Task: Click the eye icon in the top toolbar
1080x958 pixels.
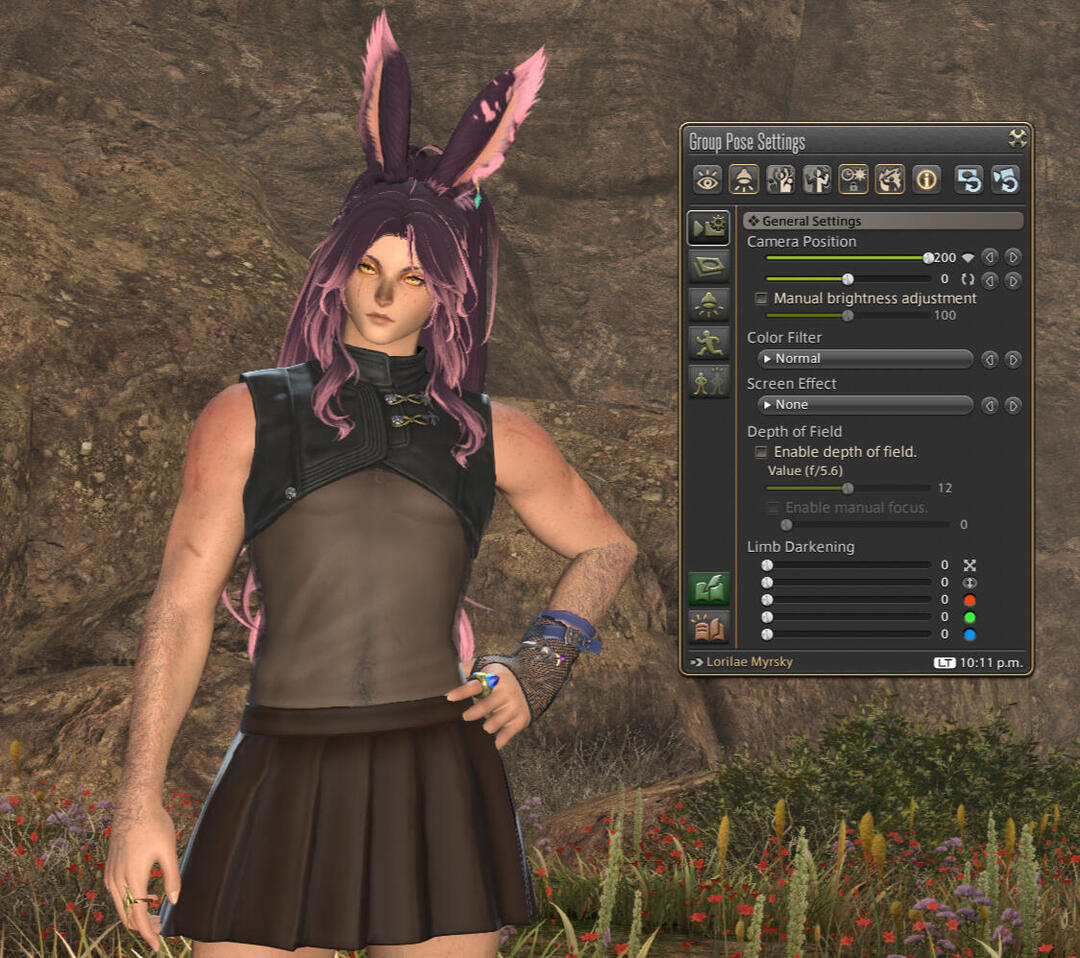Action: (707, 179)
